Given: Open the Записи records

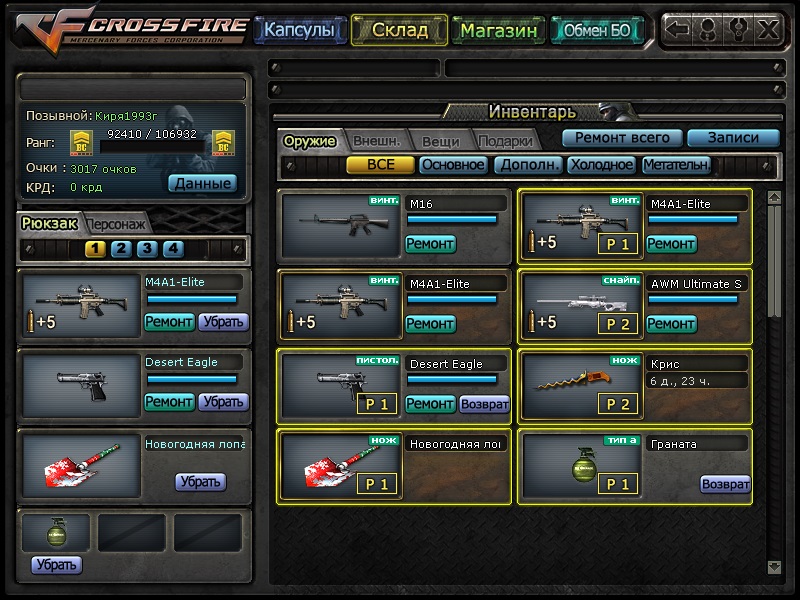Looking at the screenshot, I should click(733, 138).
